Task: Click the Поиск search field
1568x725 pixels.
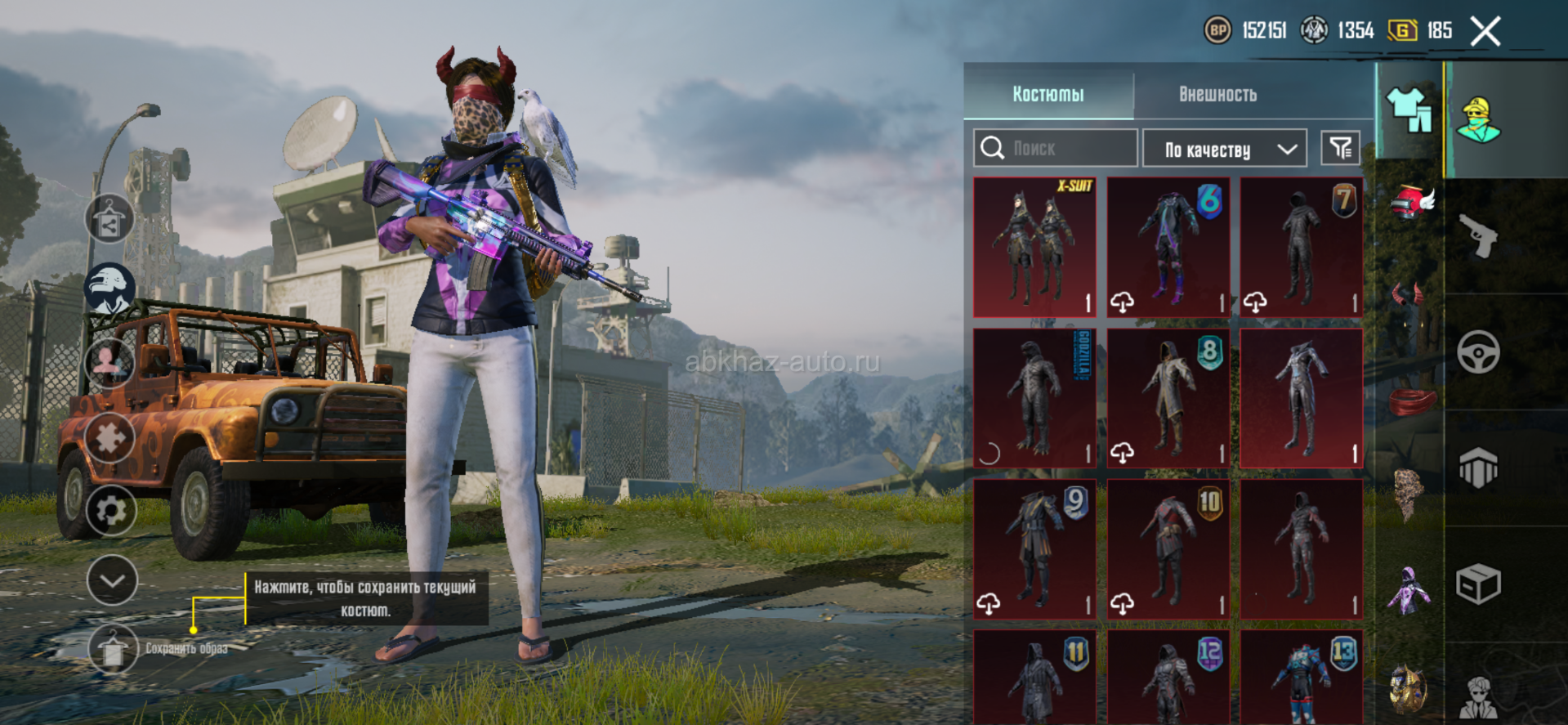Action: coord(1056,148)
